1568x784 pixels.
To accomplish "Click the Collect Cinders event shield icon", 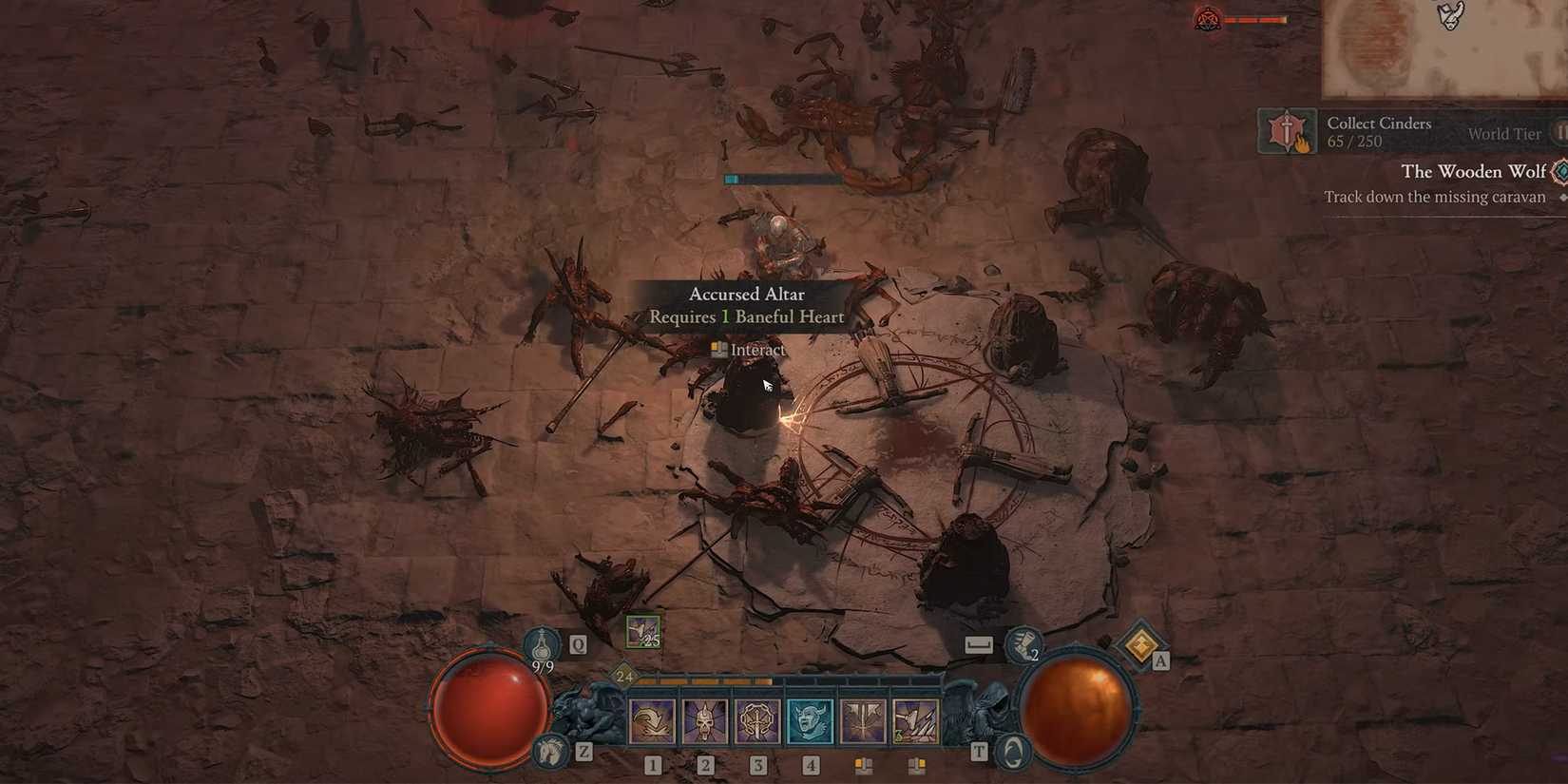I will click(1287, 131).
